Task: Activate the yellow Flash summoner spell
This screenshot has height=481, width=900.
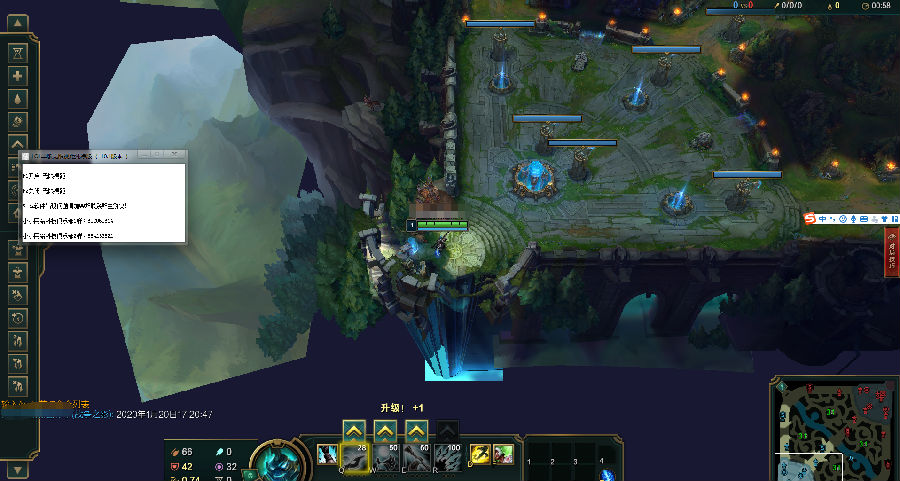Action: (480, 454)
